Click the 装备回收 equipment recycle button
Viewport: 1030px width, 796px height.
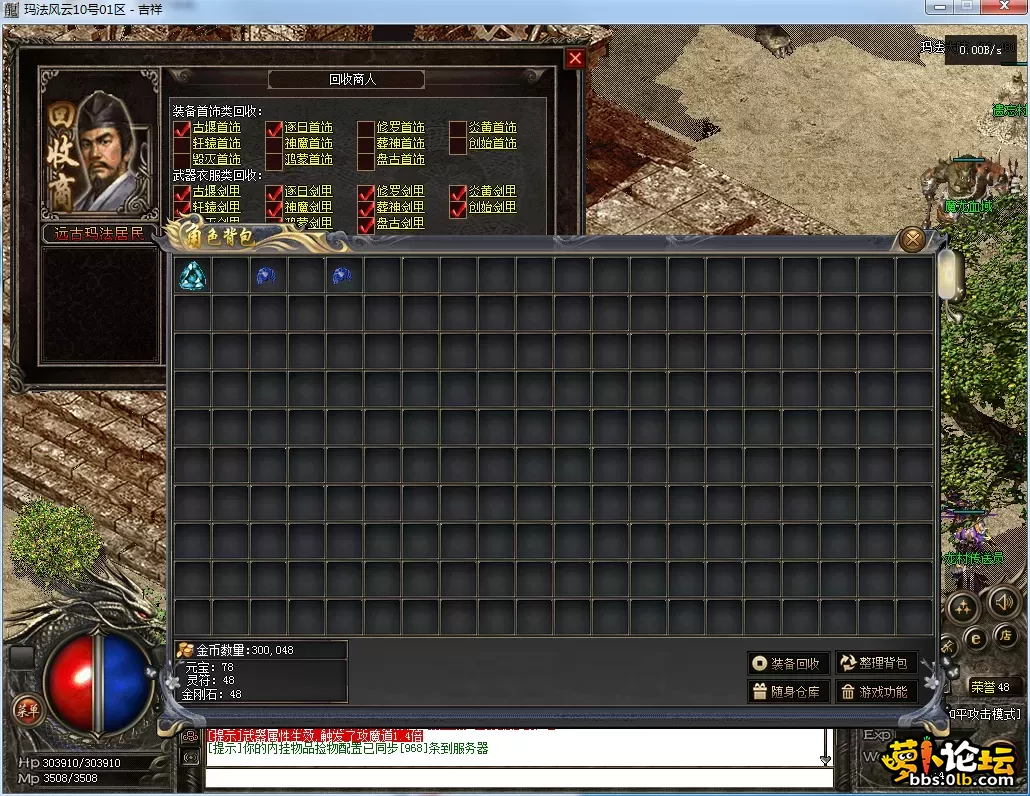point(789,663)
